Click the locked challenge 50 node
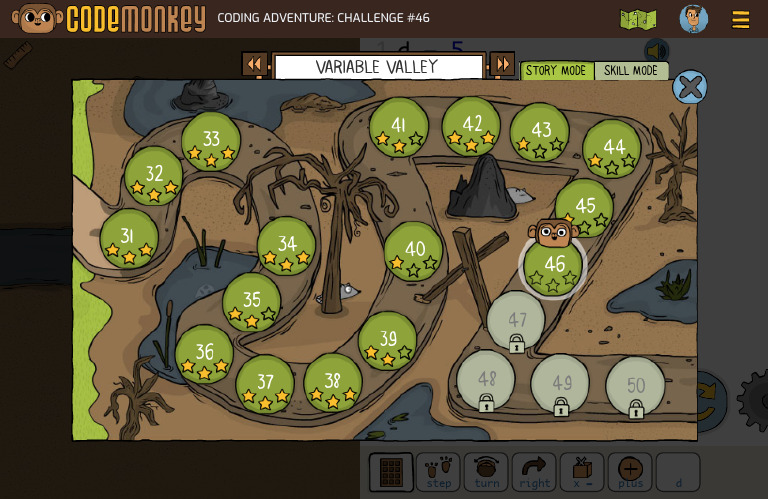768x499 pixels. click(635, 387)
